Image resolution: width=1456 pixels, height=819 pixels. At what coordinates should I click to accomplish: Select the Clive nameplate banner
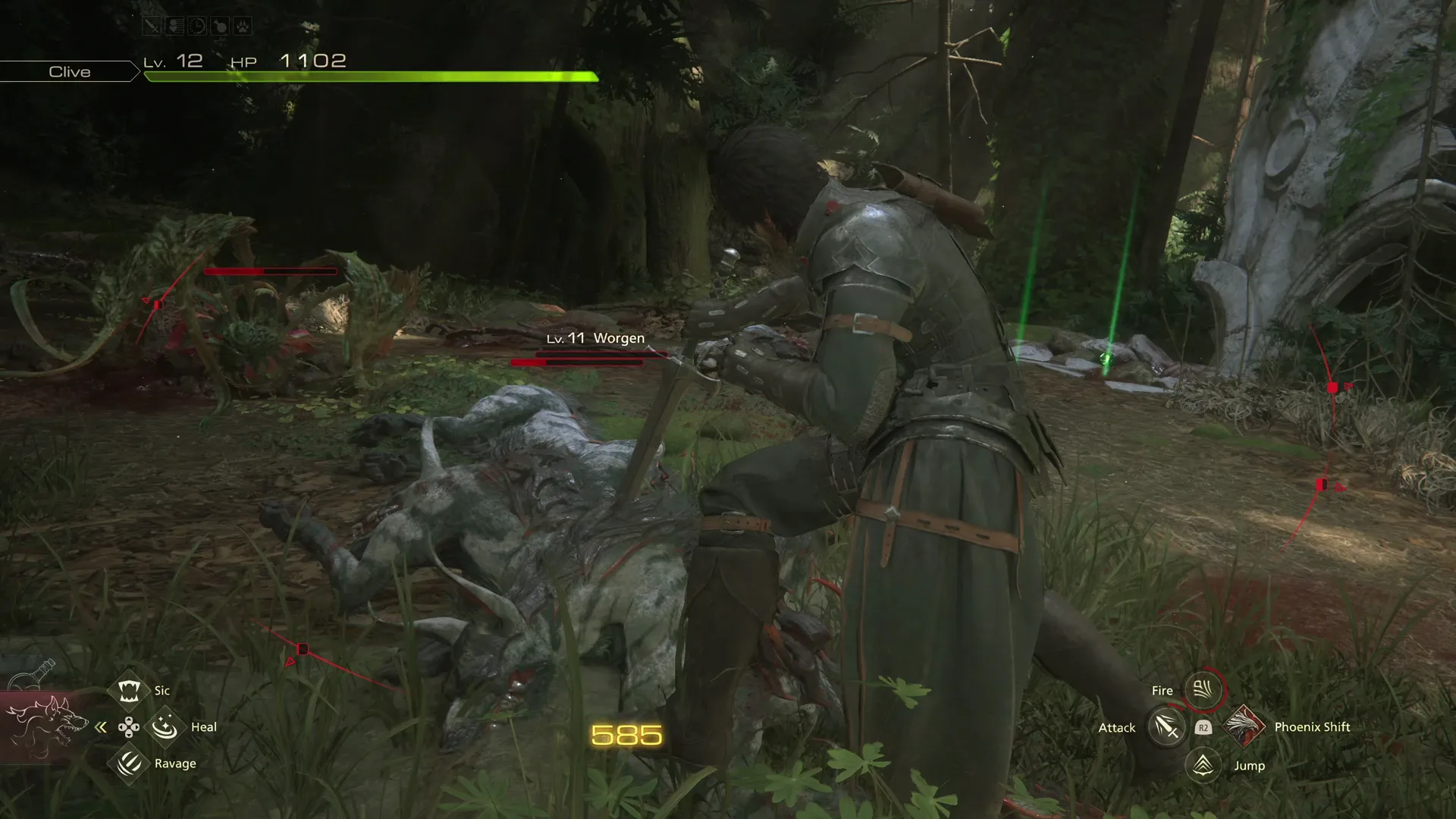[x=69, y=71]
